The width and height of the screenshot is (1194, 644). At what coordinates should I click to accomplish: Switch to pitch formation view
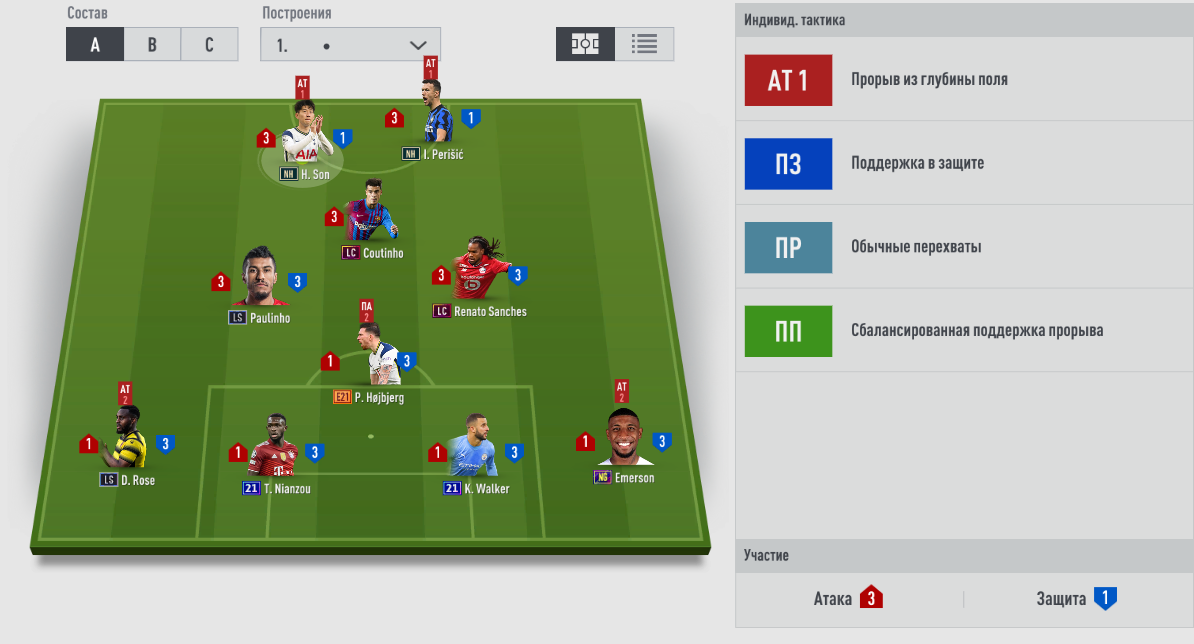(x=585, y=44)
